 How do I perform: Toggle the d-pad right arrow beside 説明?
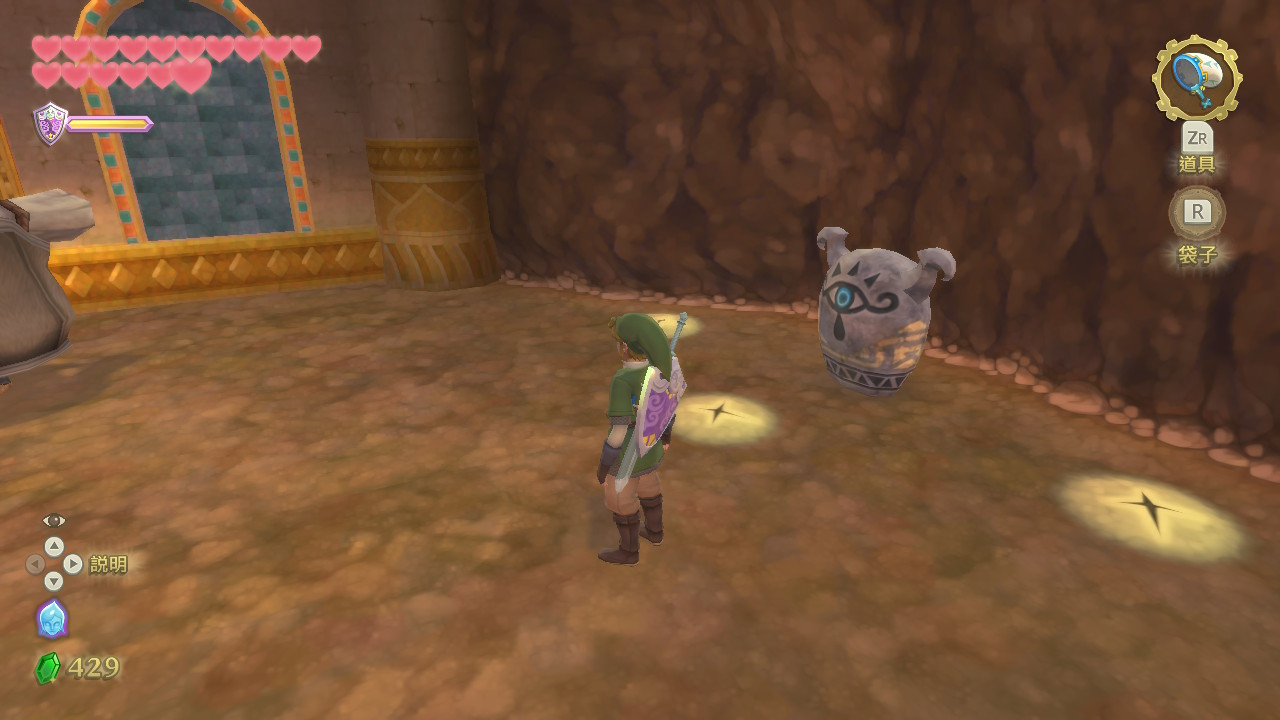[x=73, y=563]
